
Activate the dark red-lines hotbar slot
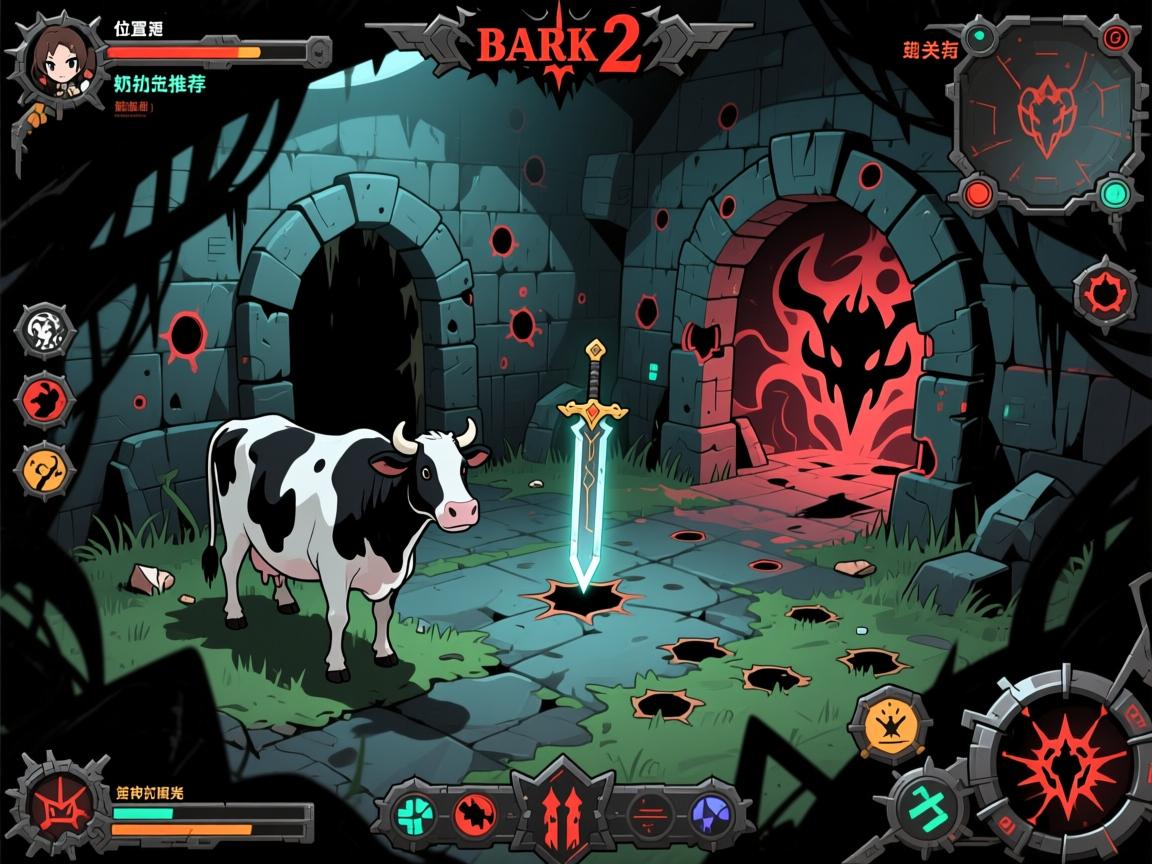click(648, 811)
